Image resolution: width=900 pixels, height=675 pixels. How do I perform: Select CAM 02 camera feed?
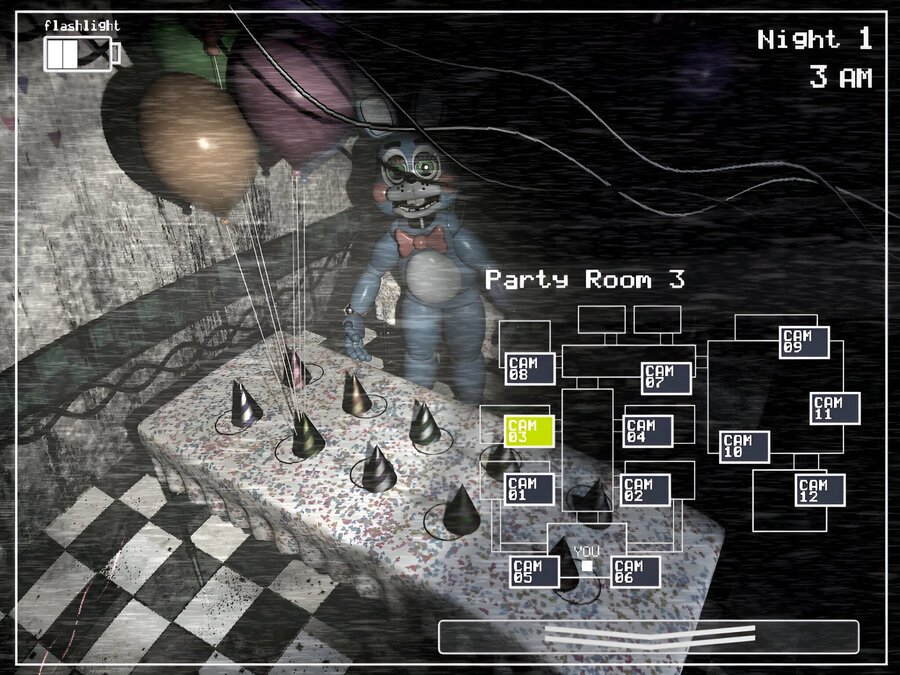click(x=646, y=489)
